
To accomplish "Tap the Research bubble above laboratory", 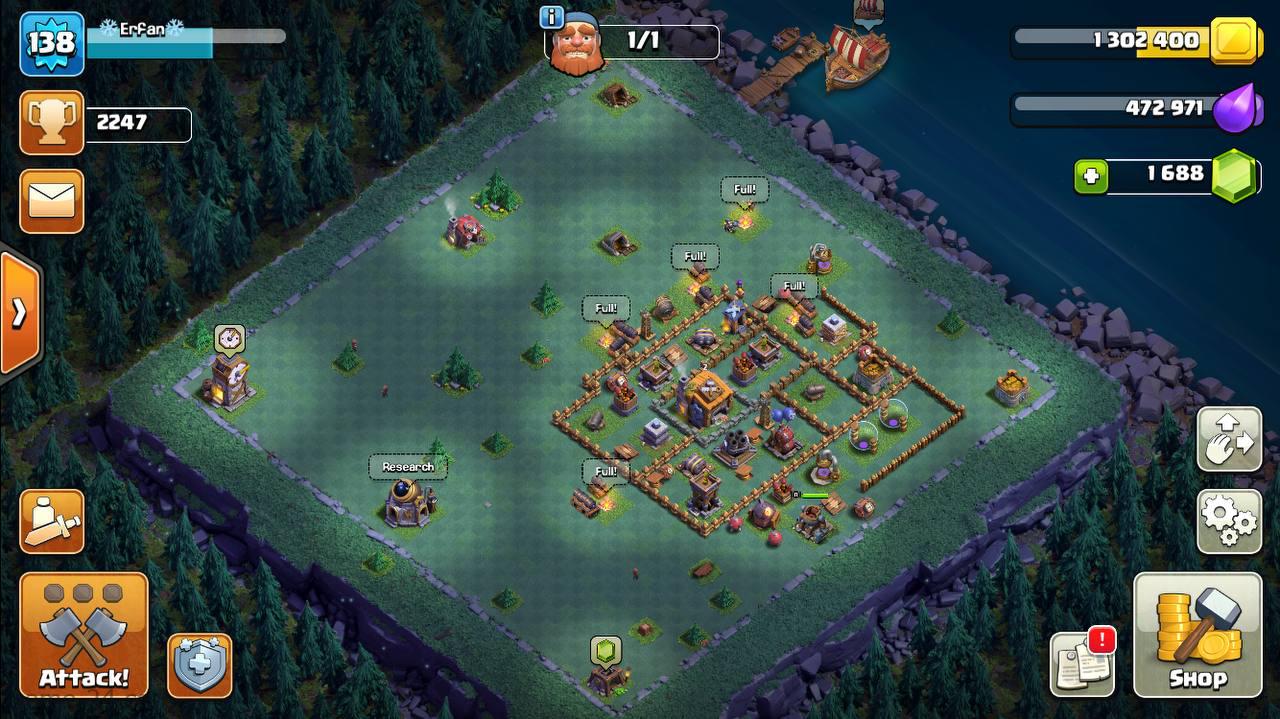I will 408,467.
